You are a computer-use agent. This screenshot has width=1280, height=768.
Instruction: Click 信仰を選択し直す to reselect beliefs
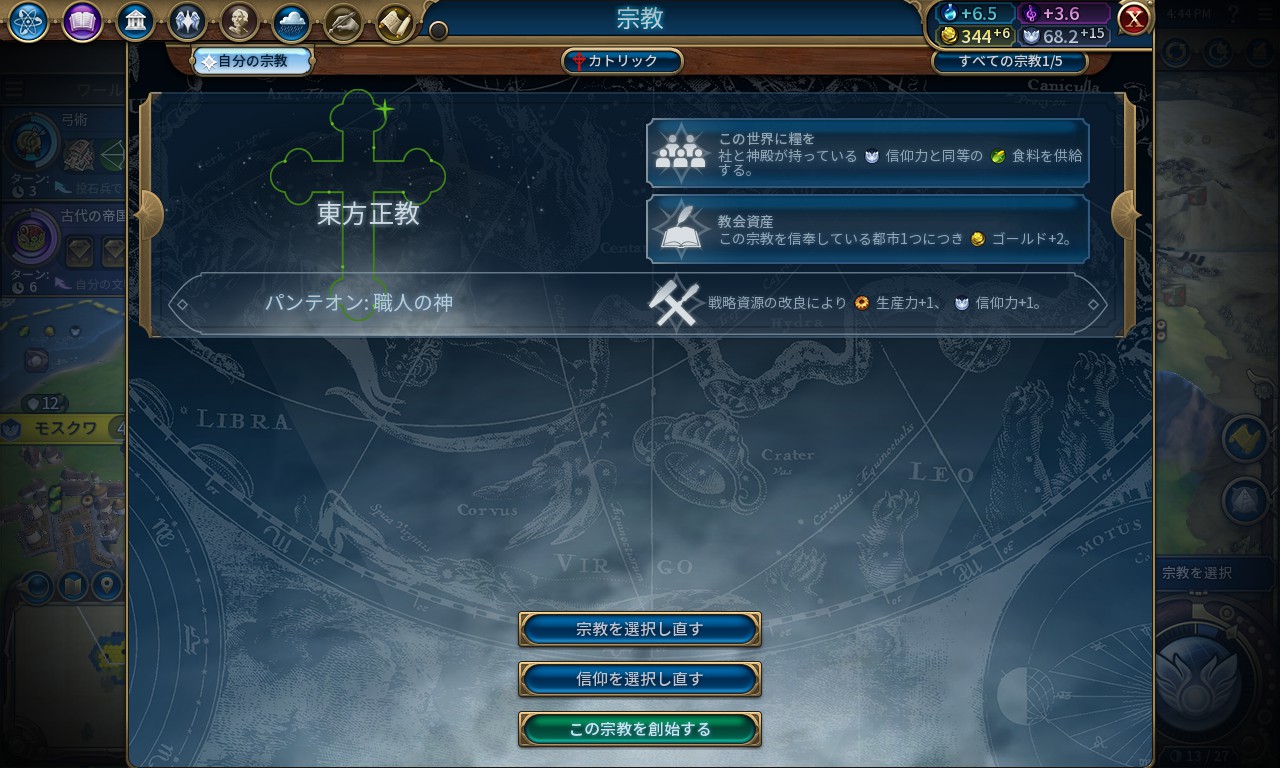click(640, 679)
